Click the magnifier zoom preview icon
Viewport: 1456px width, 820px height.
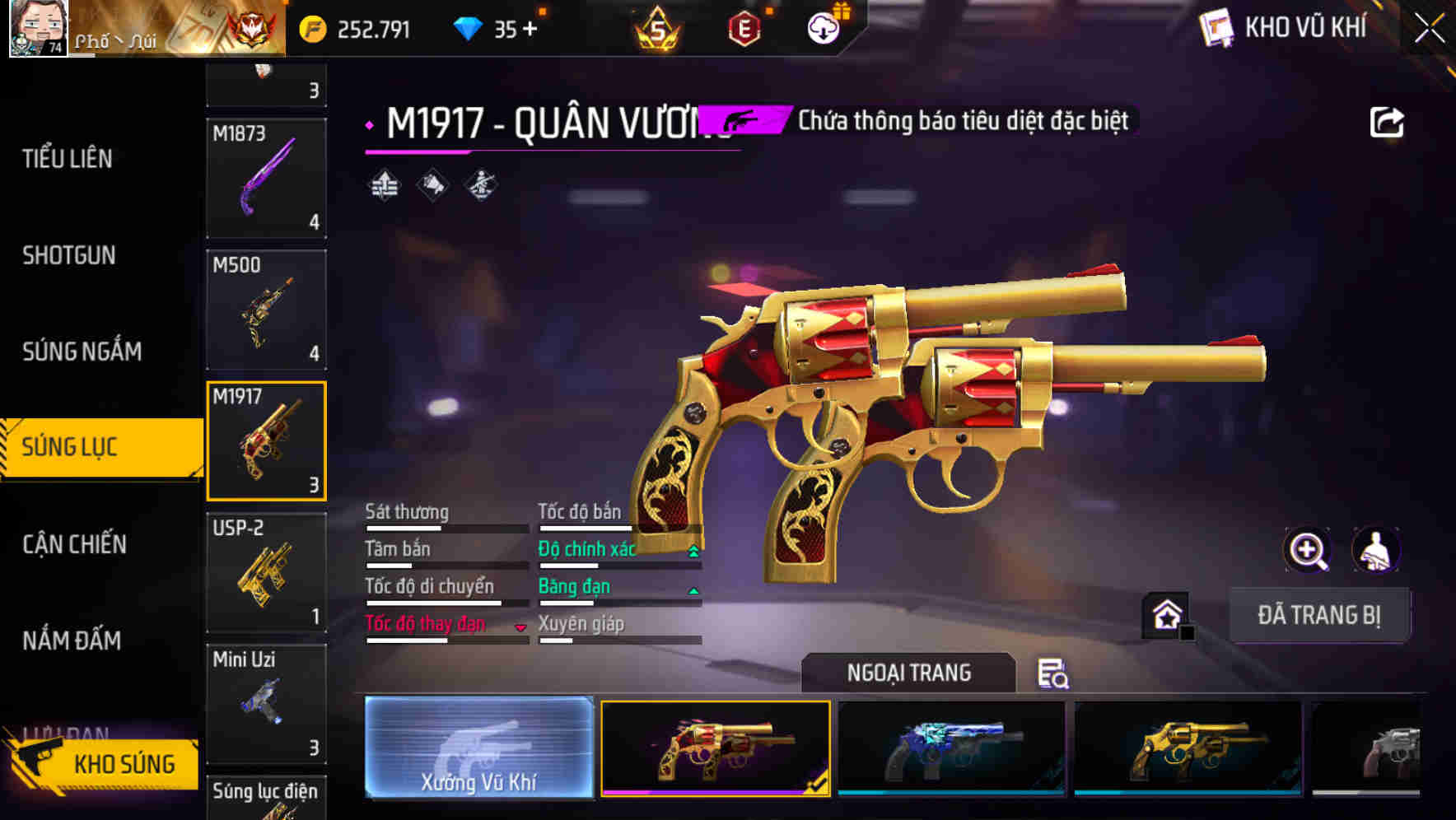click(x=1308, y=550)
